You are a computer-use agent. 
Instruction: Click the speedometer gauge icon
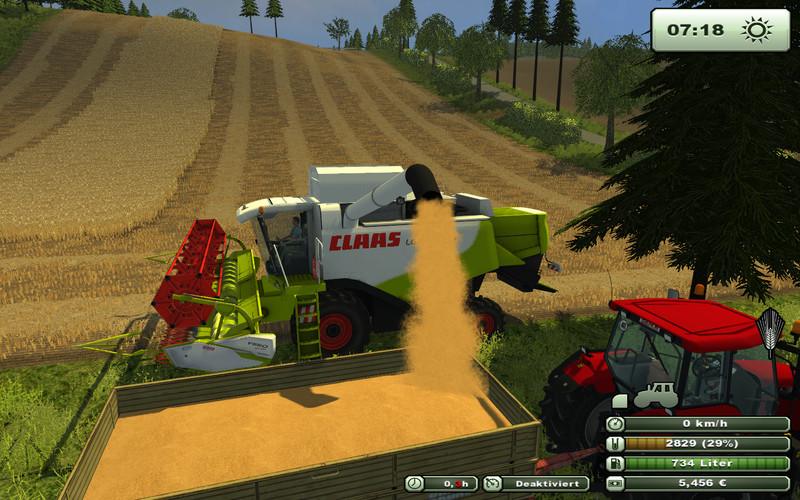(614, 424)
